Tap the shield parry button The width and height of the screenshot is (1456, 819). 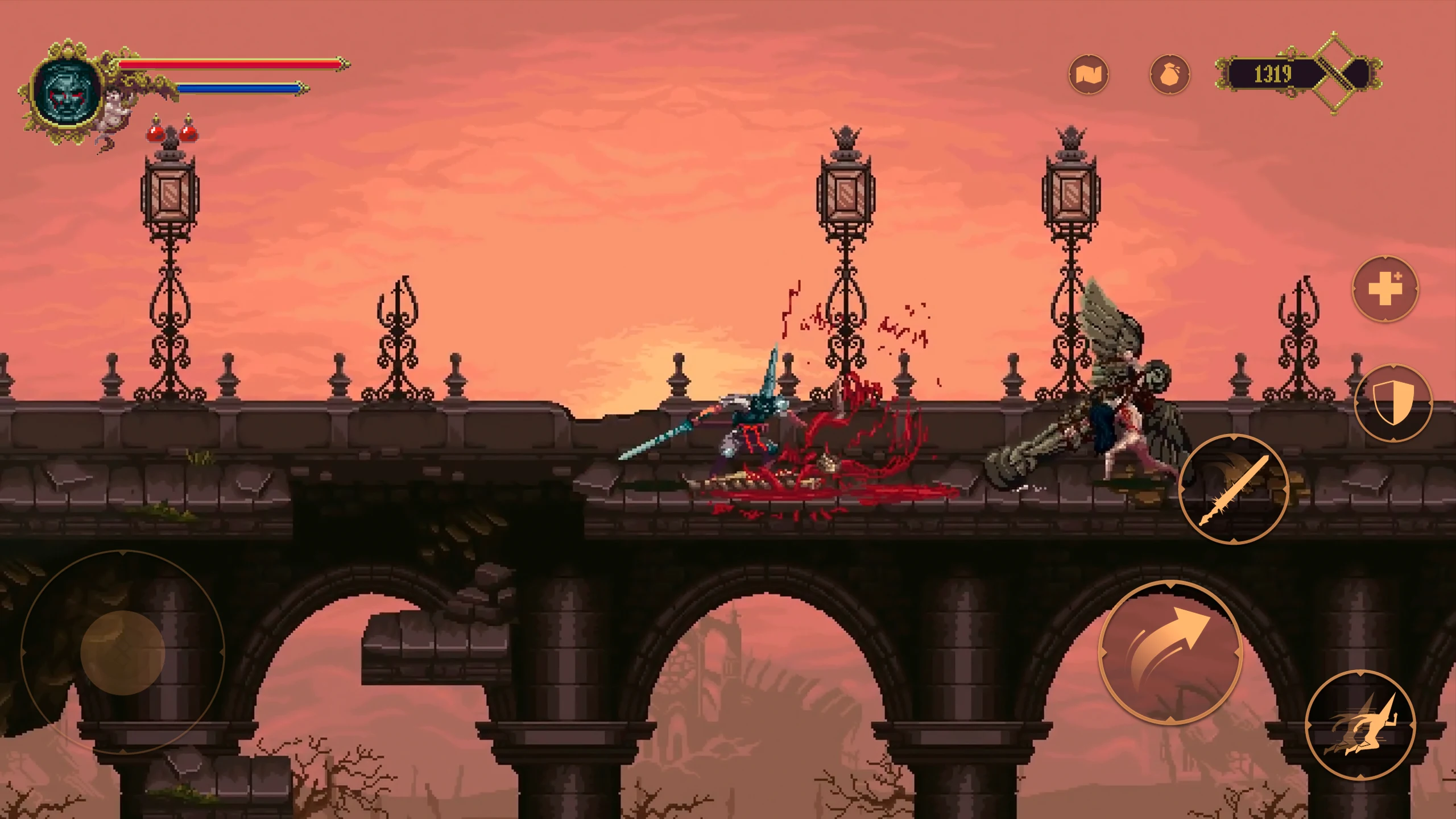click(1392, 403)
